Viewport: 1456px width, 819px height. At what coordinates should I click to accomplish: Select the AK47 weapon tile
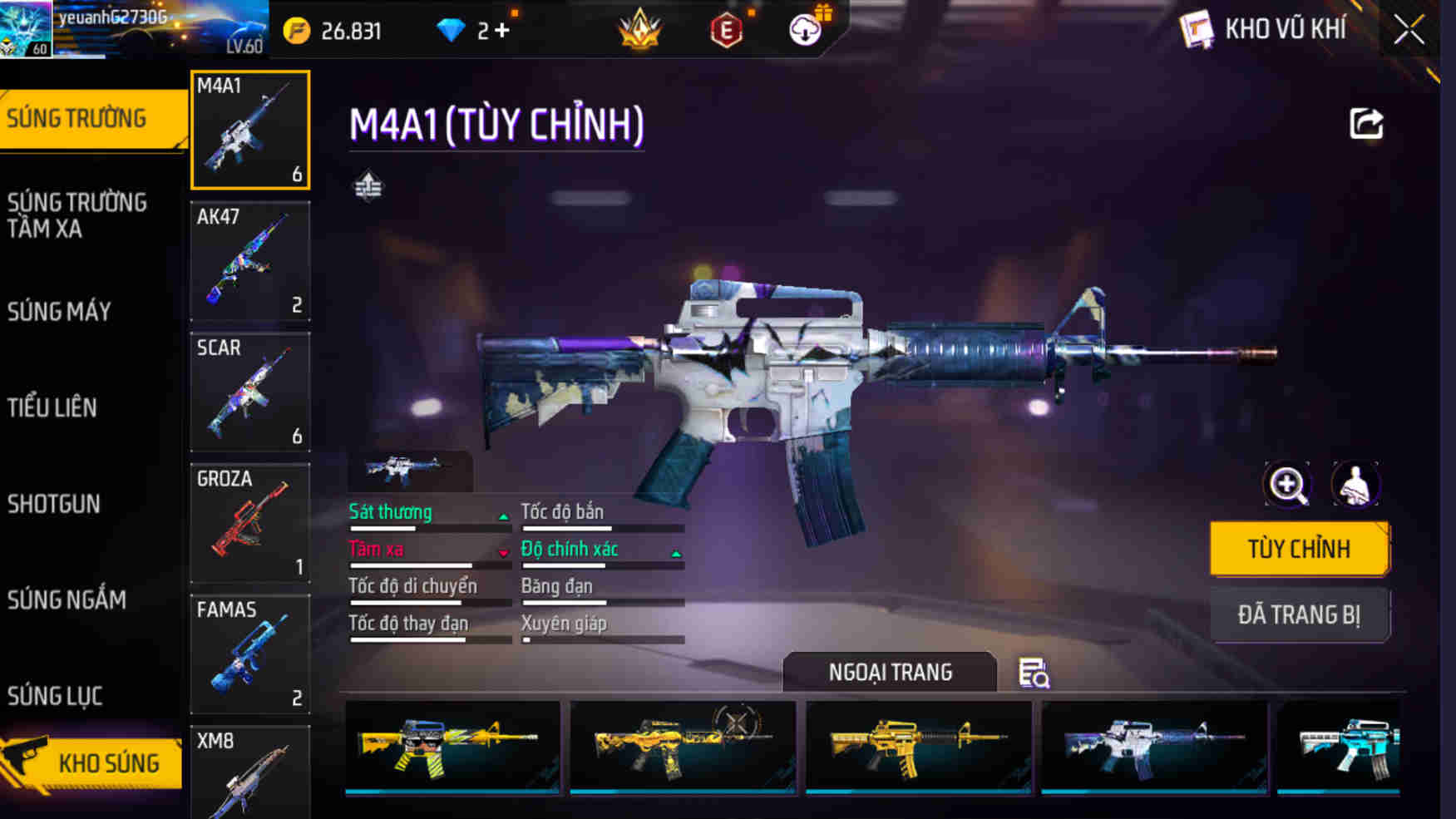point(250,261)
